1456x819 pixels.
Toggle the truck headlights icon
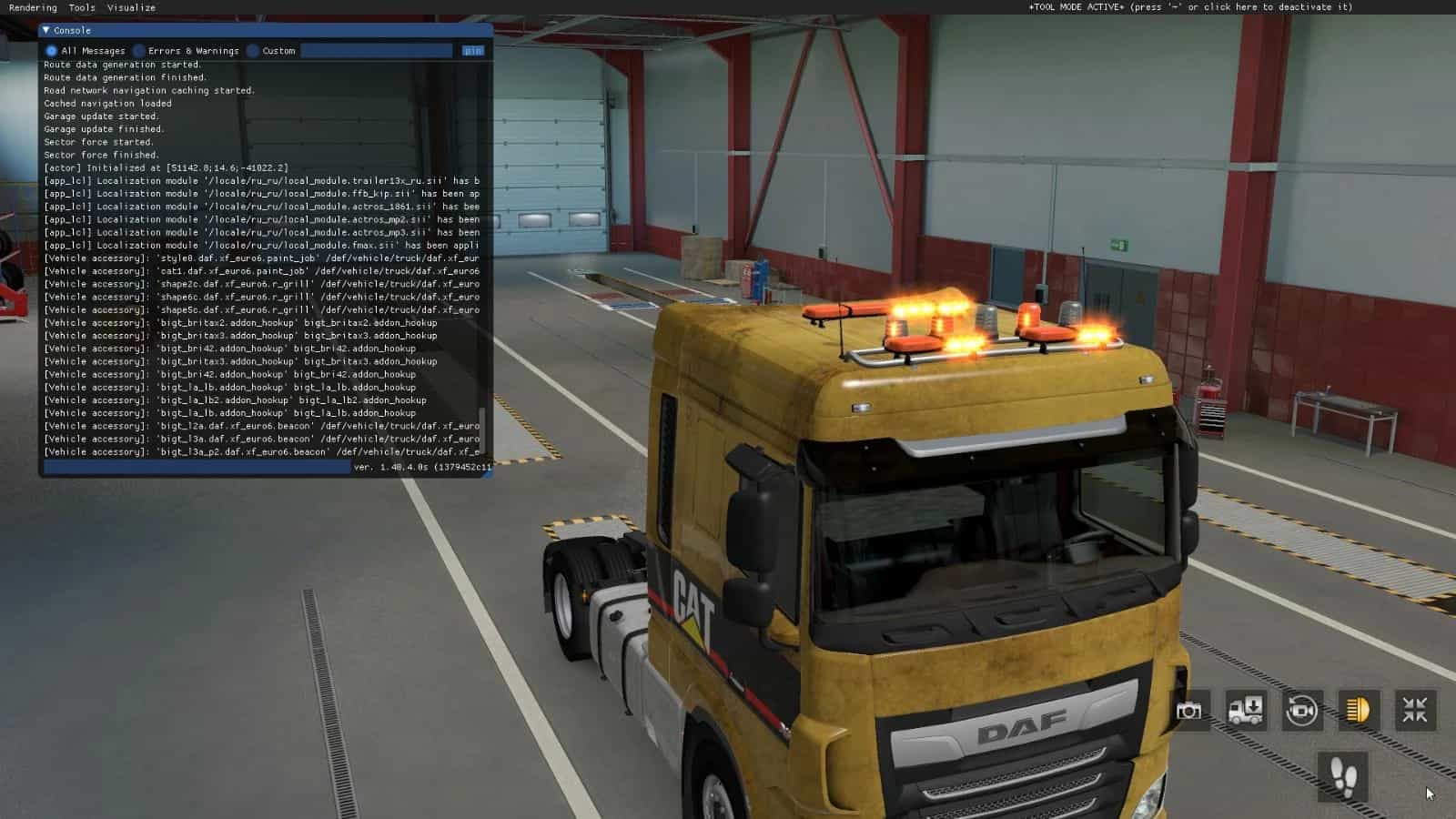coord(1358,711)
